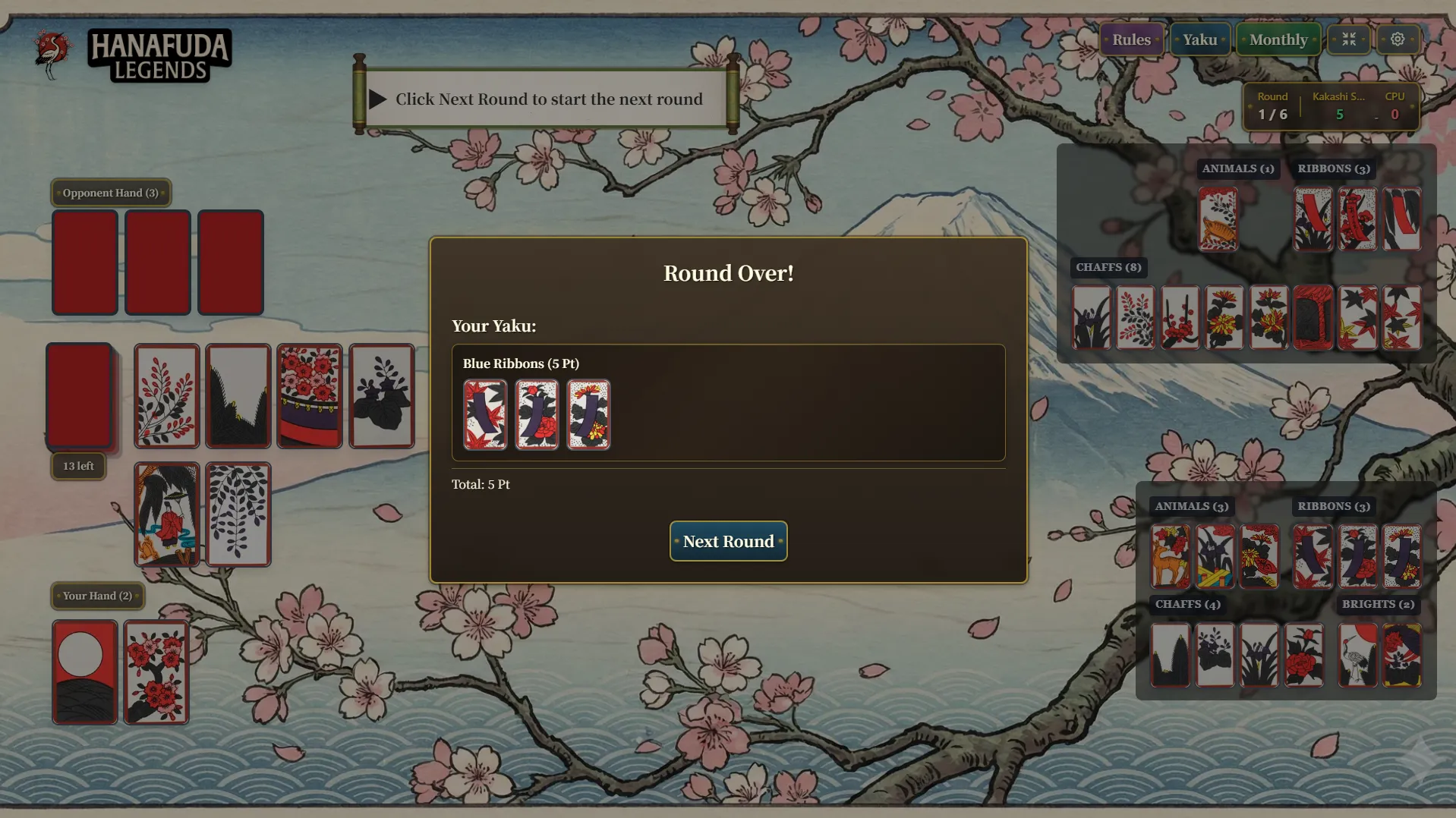
Task: Click the play arrow on the message scroll
Action: 377,99
